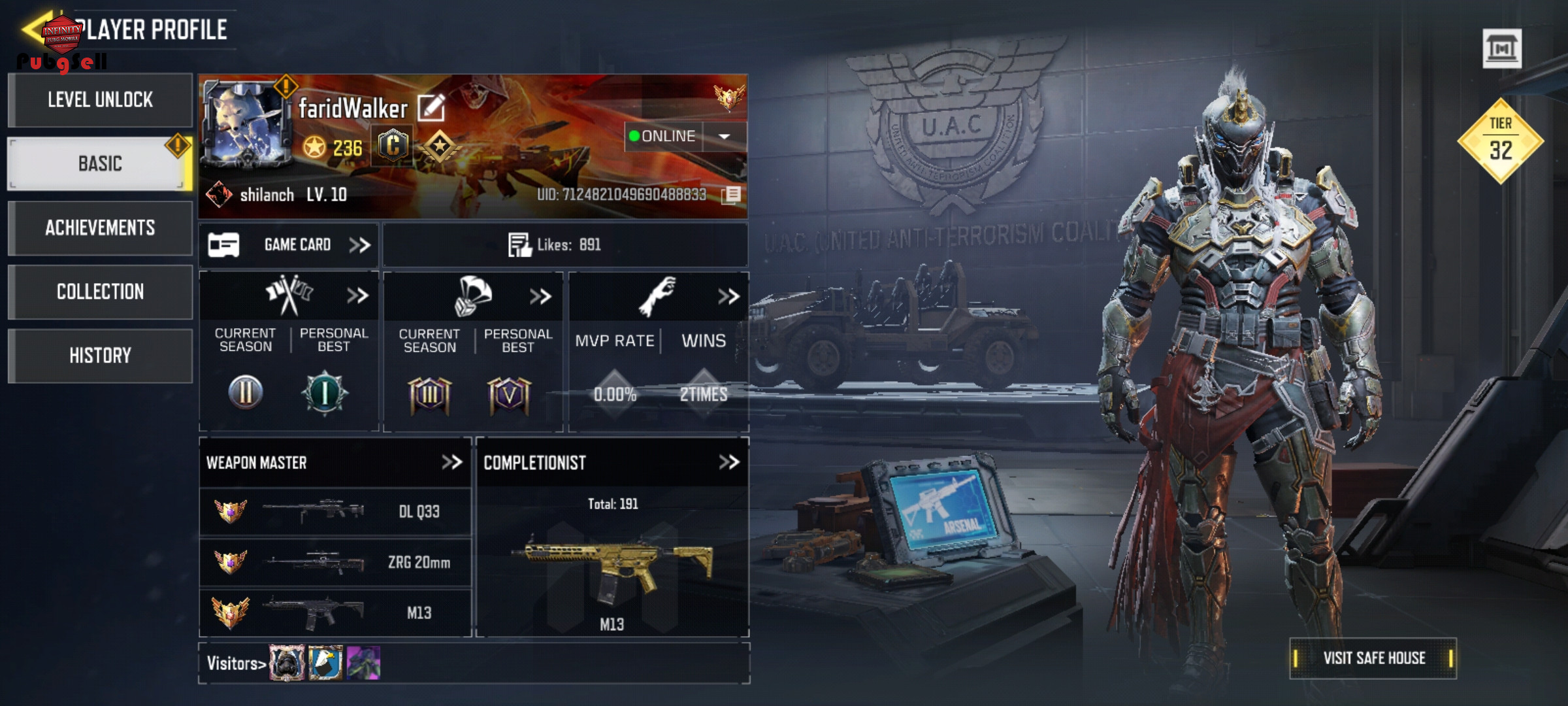Open the Level Unlock tab
Viewport: 1568px width, 706px height.
(100, 100)
